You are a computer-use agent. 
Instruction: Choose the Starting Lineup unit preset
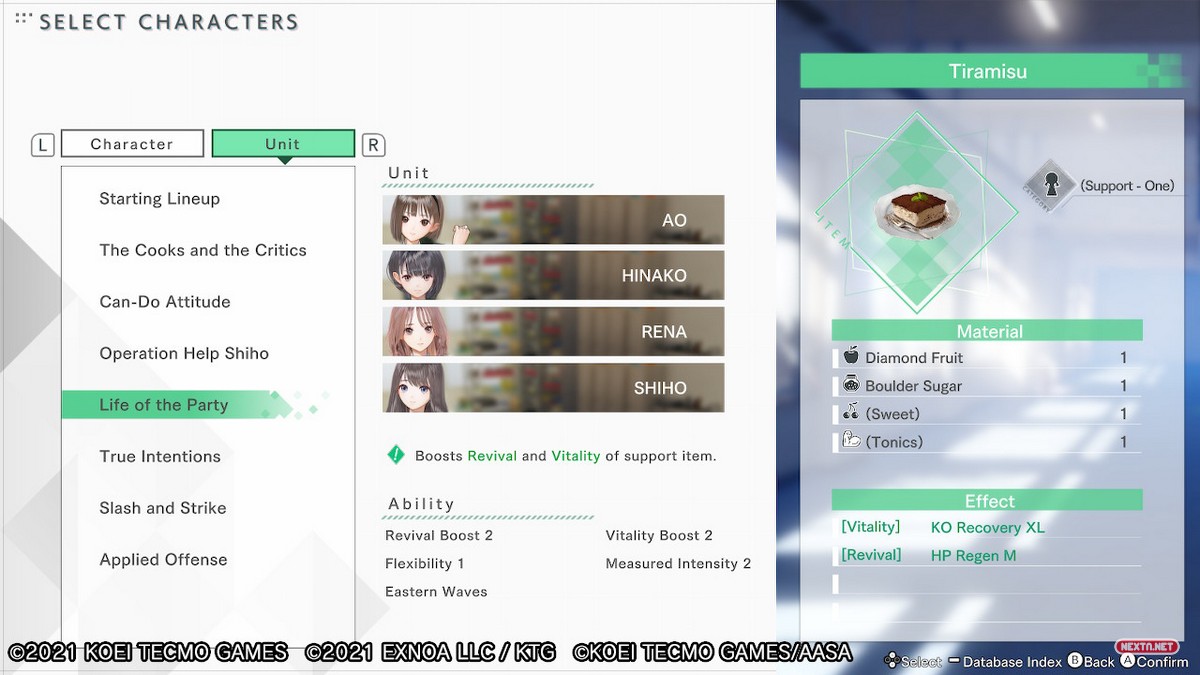click(x=159, y=199)
